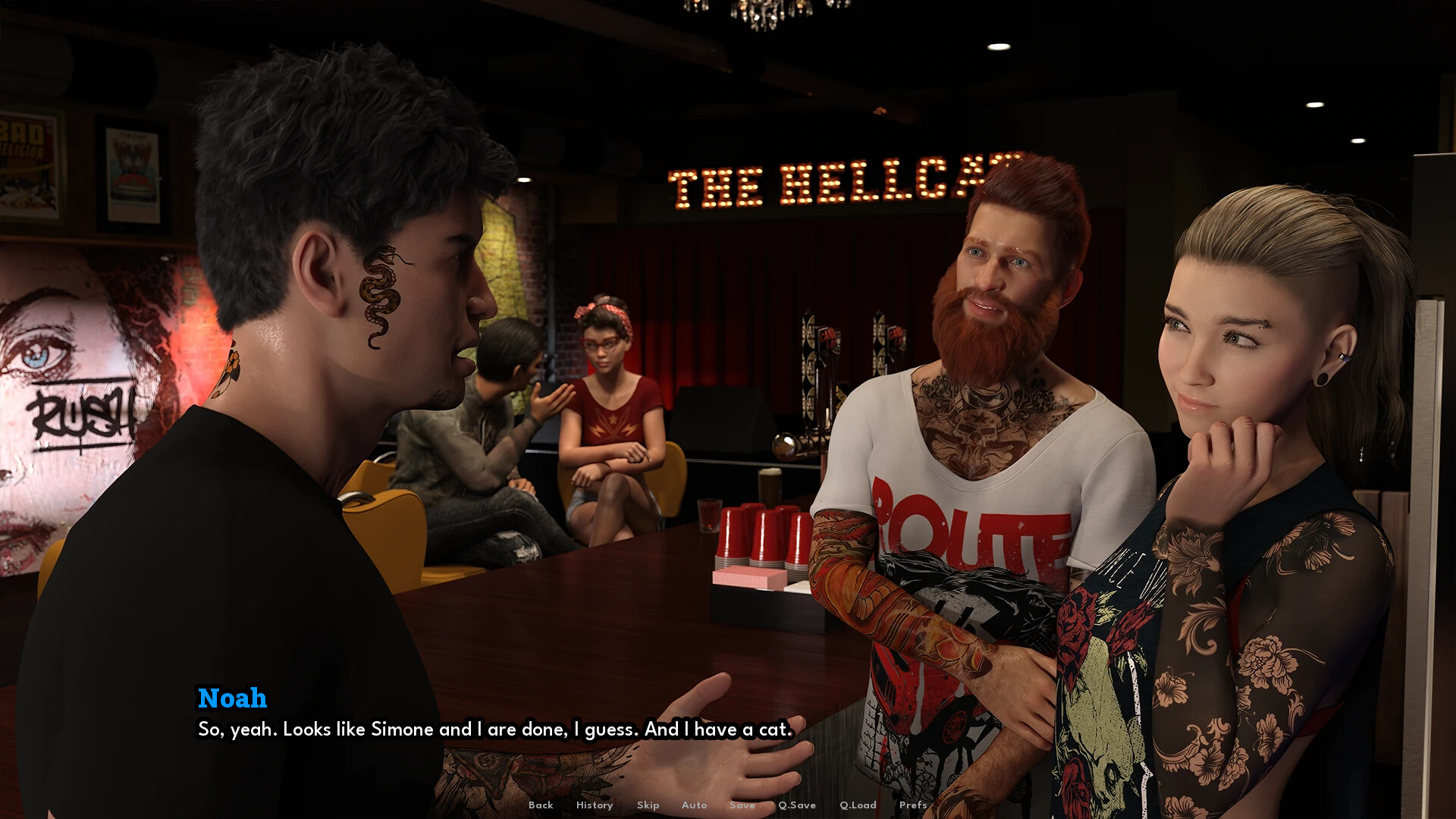Select Skip from the quick menu bar
Screen dimensions: 1456x819
[x=648, y=805]
